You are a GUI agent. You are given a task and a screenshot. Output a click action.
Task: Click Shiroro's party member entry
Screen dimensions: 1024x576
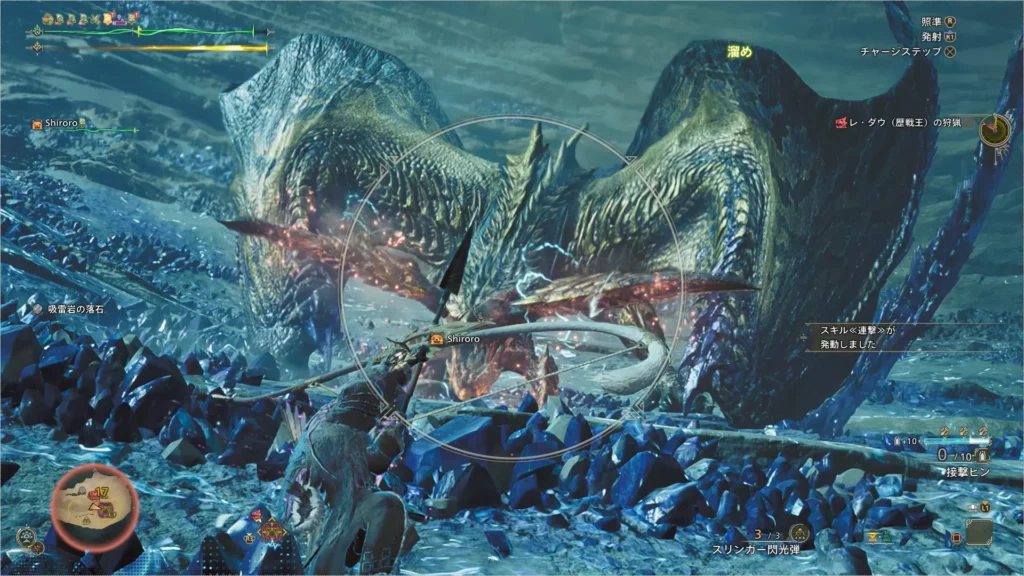pos(62,124)
